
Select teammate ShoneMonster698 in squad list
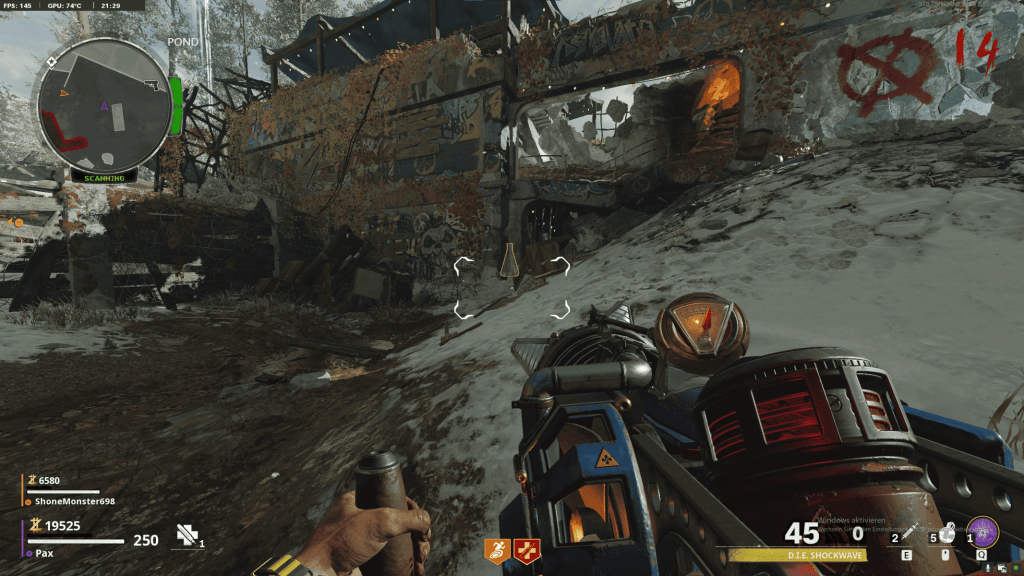75,501
